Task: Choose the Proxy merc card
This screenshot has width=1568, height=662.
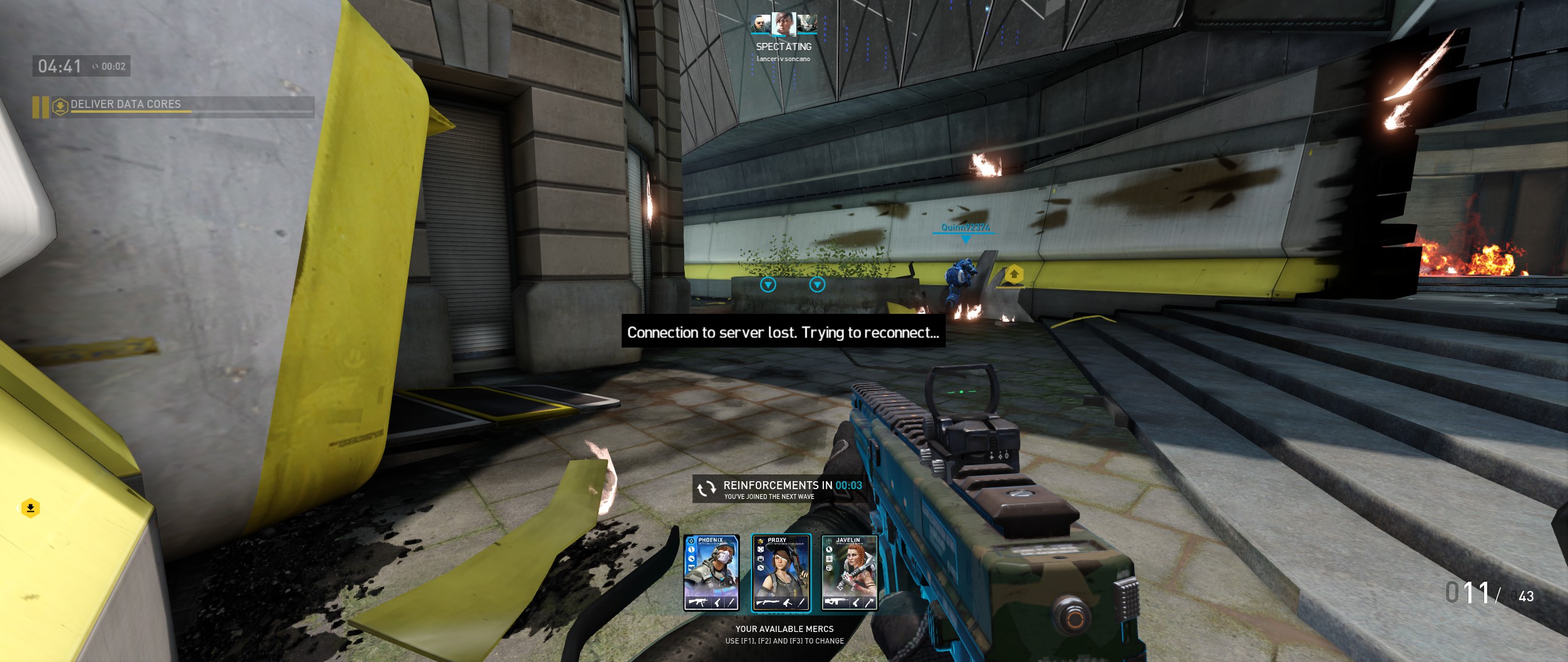Action: (781, 573)
